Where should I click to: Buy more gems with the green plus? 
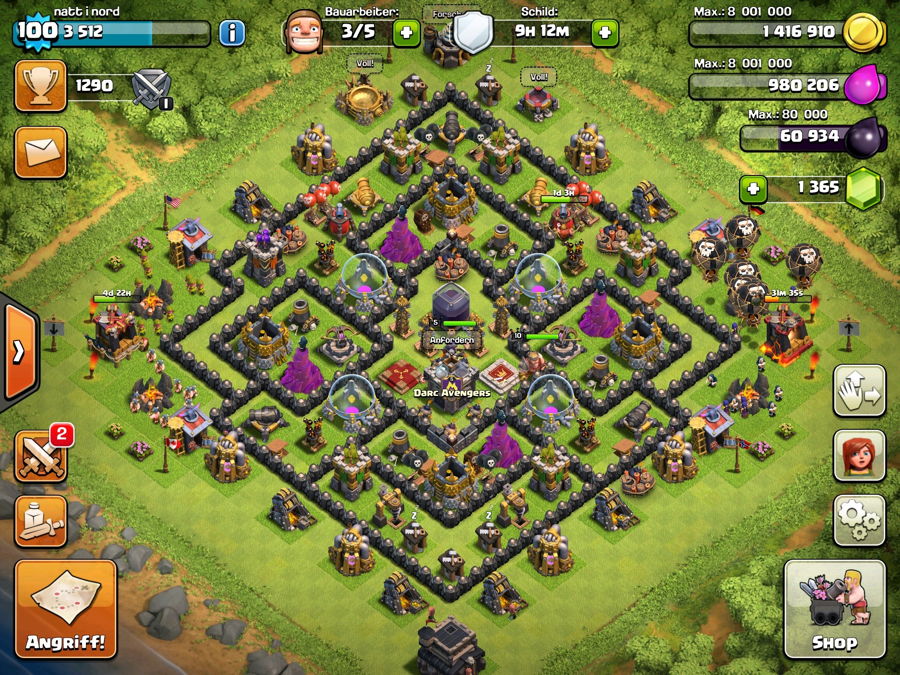coord(753,187)
